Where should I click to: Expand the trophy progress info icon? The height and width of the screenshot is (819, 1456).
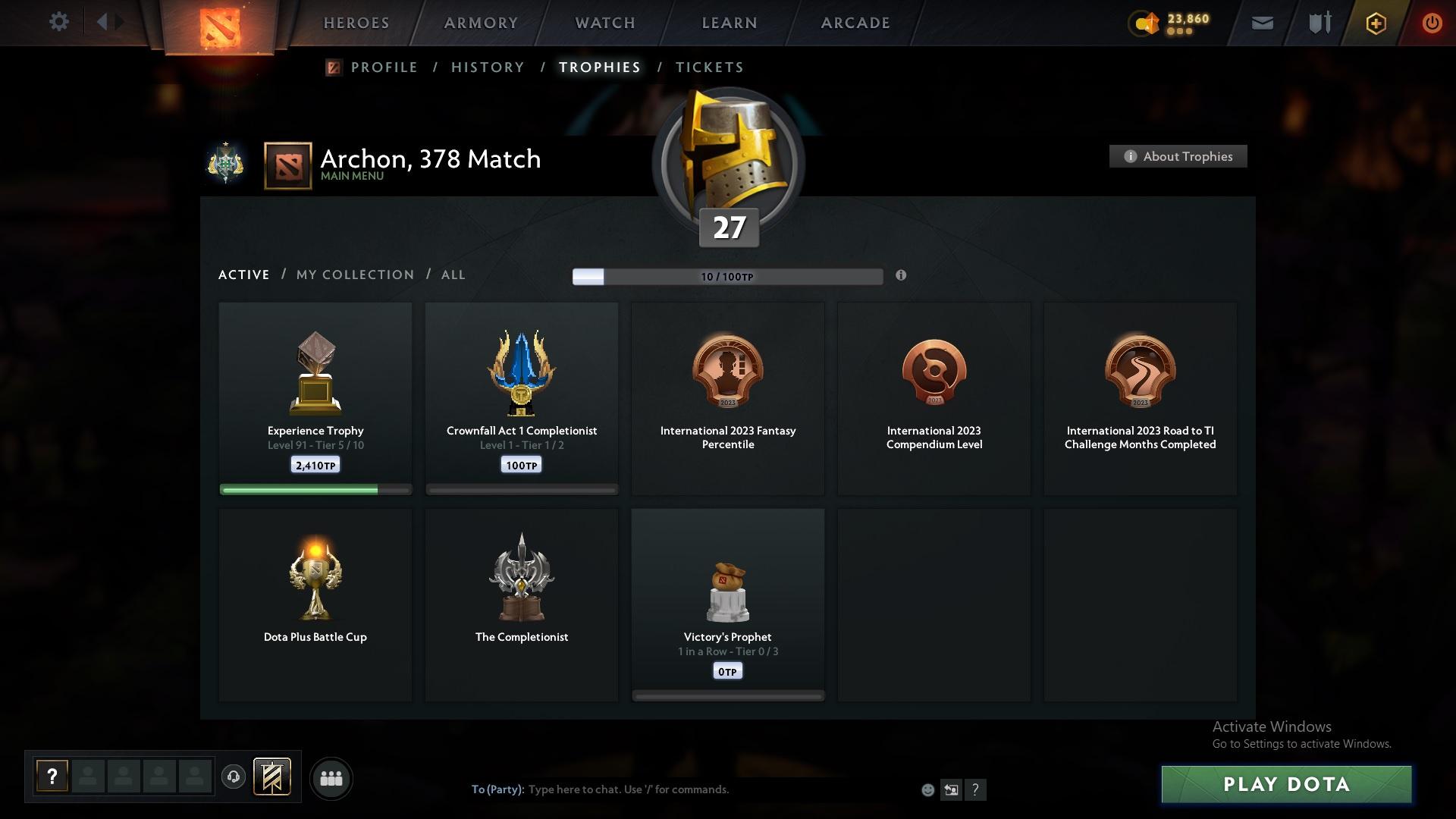pos(902,277)
